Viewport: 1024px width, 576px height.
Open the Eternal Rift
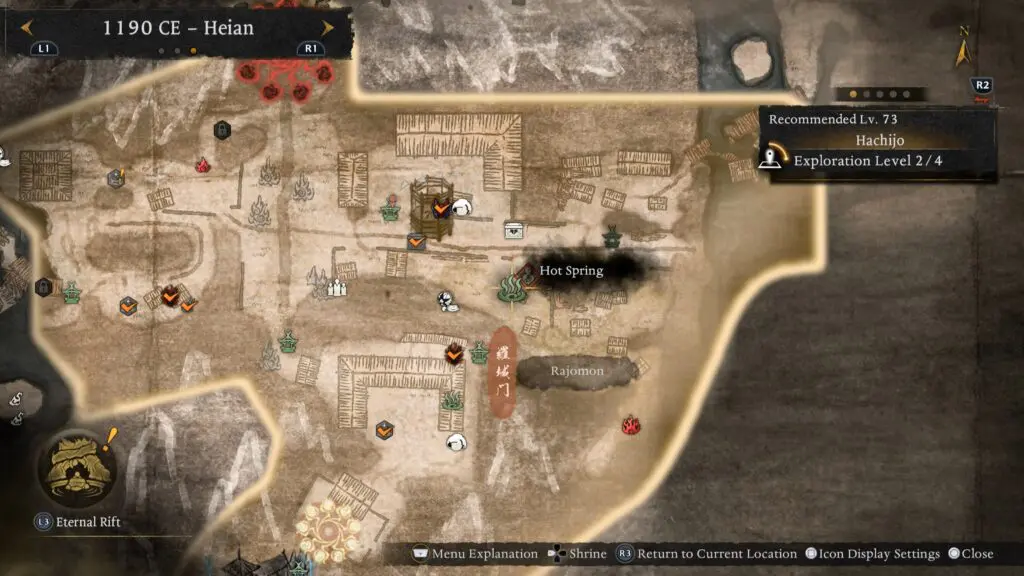76,467
